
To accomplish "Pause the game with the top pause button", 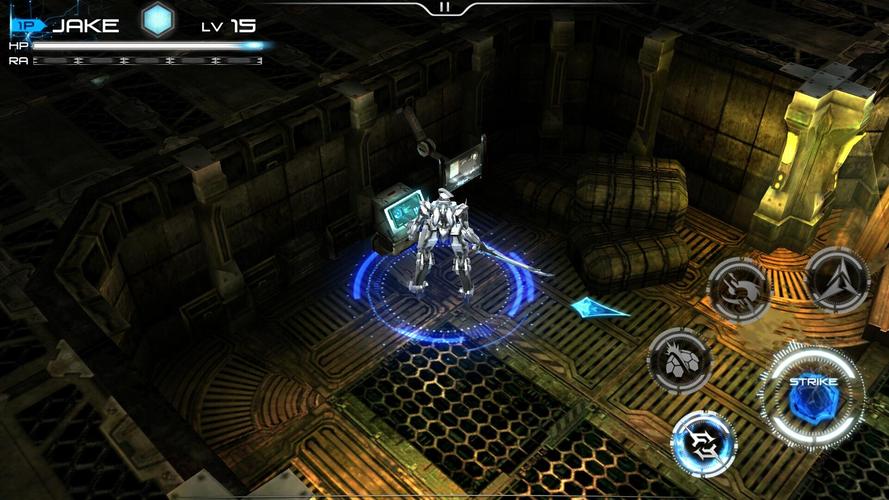I will pos(444,7).
